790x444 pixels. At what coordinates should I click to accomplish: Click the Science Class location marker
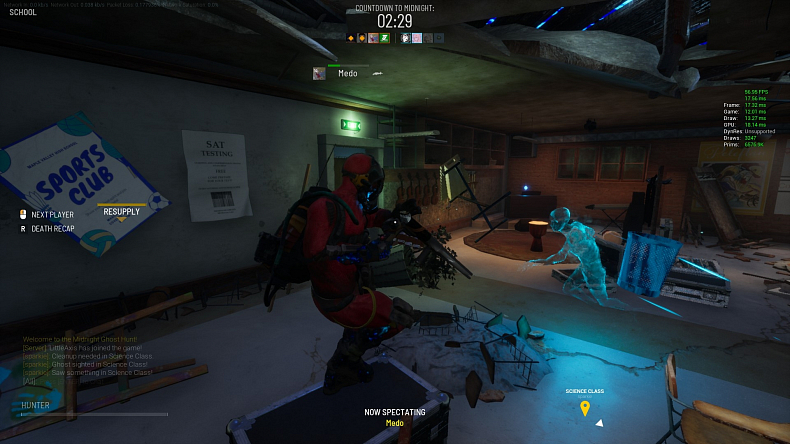(x=585, y=407)
